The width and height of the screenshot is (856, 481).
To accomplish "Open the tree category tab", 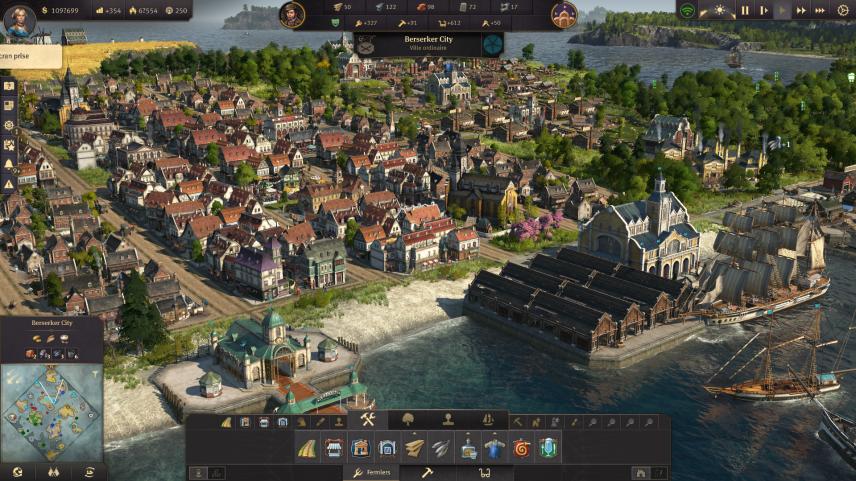I will [408, 419].
